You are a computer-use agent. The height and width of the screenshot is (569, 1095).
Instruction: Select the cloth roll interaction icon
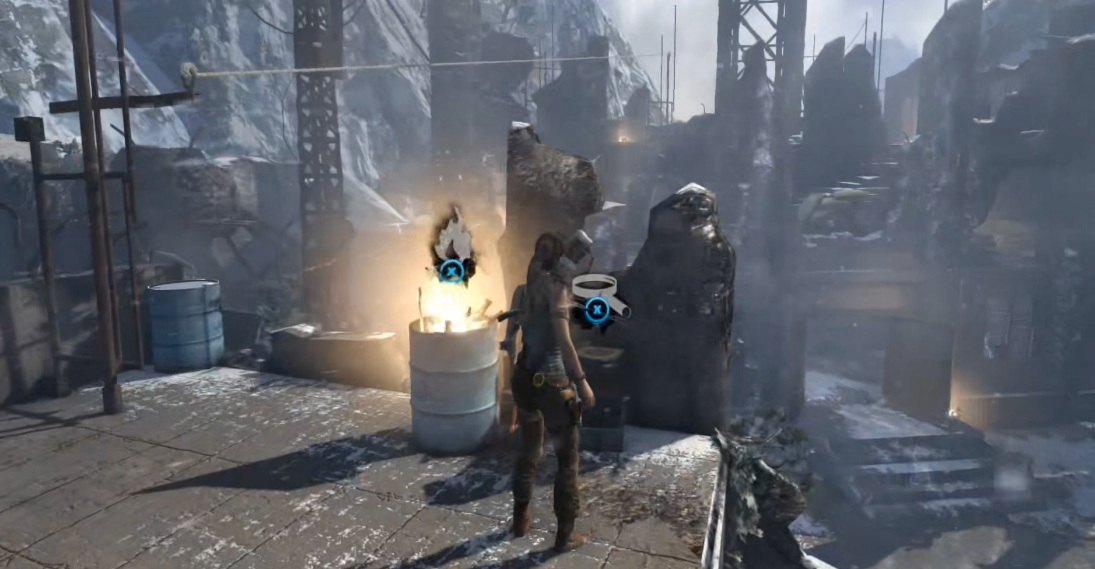tap(598, 297)
